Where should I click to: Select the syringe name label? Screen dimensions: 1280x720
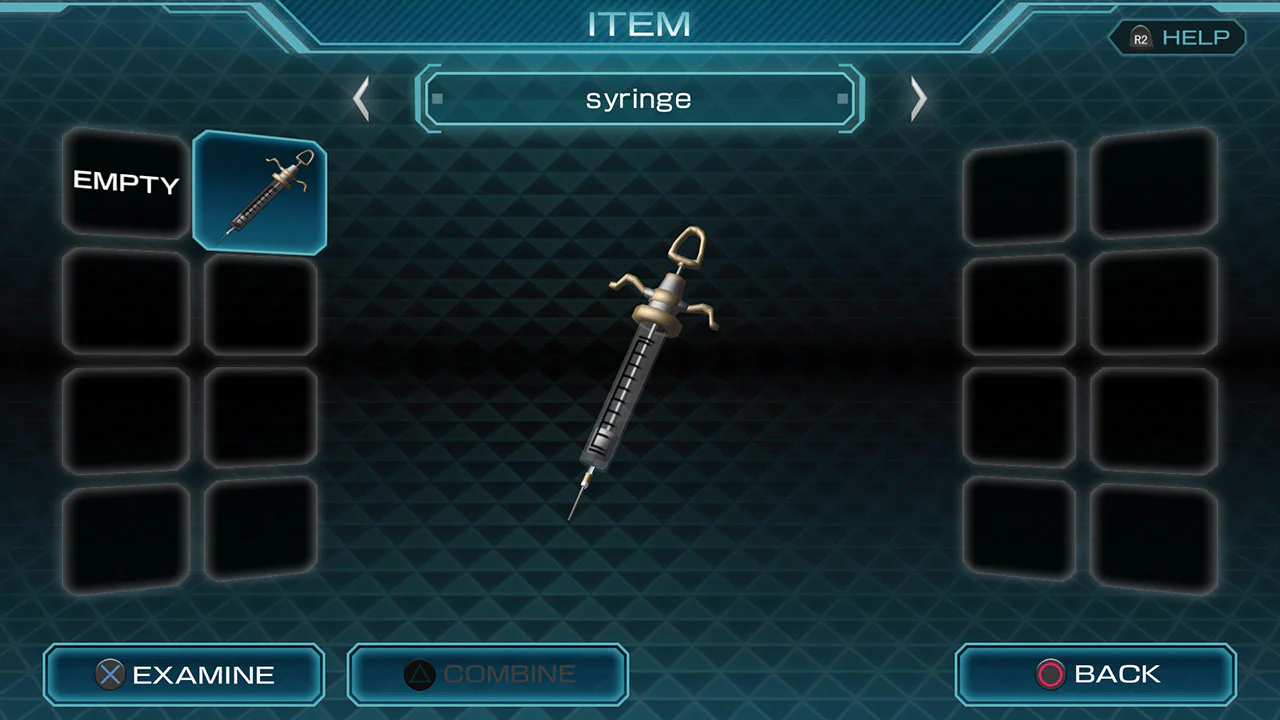click(639, 98)
